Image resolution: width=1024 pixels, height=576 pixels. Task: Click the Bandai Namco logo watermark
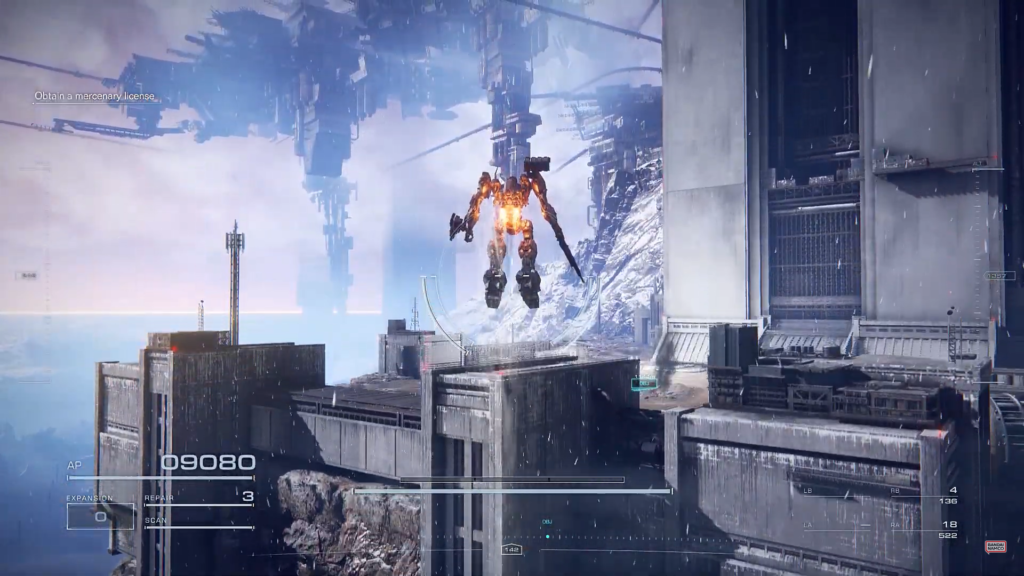pyautogui.click(x=995, y=546)
